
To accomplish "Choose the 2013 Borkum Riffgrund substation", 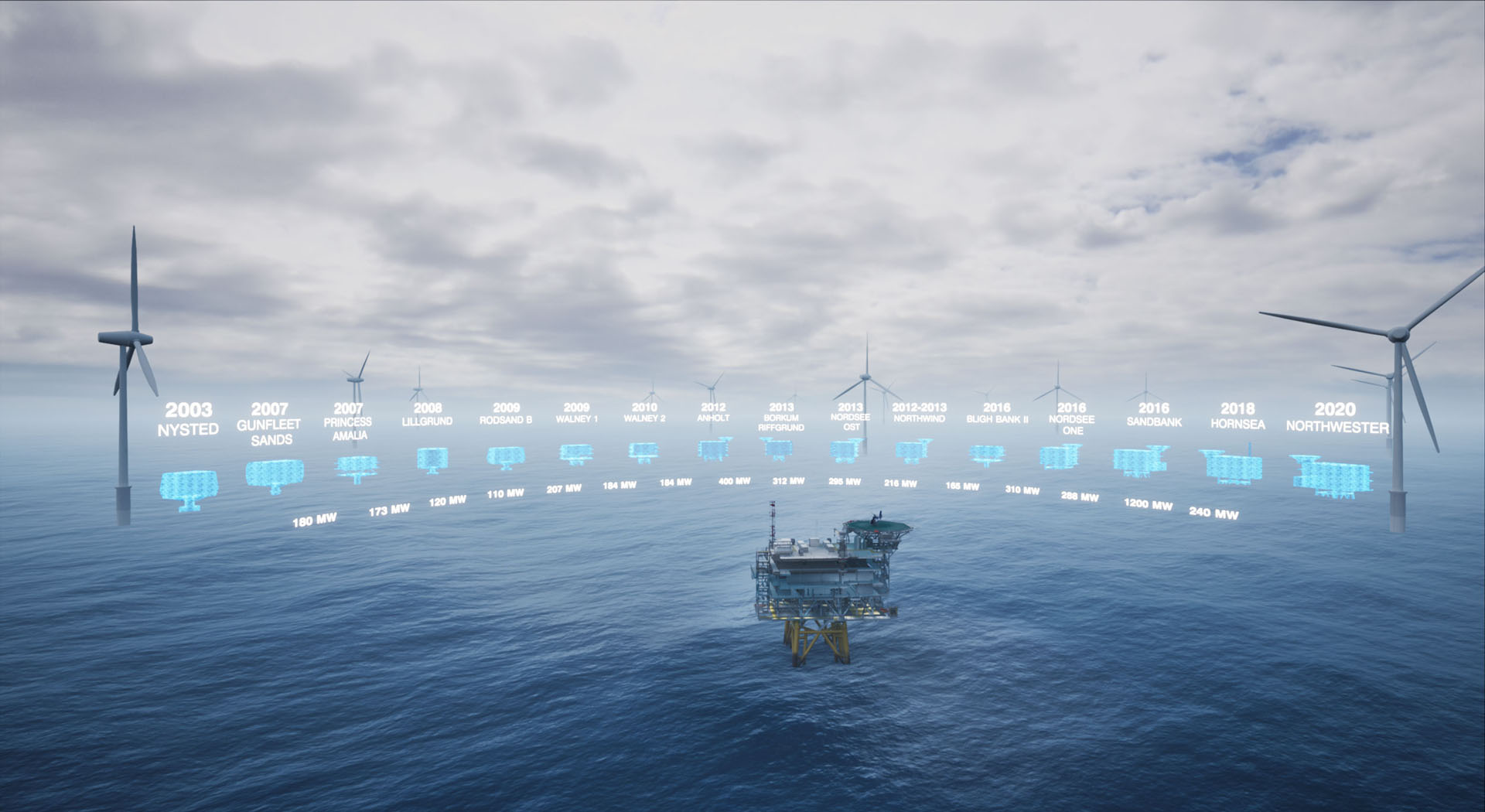I will coord(777,448).
